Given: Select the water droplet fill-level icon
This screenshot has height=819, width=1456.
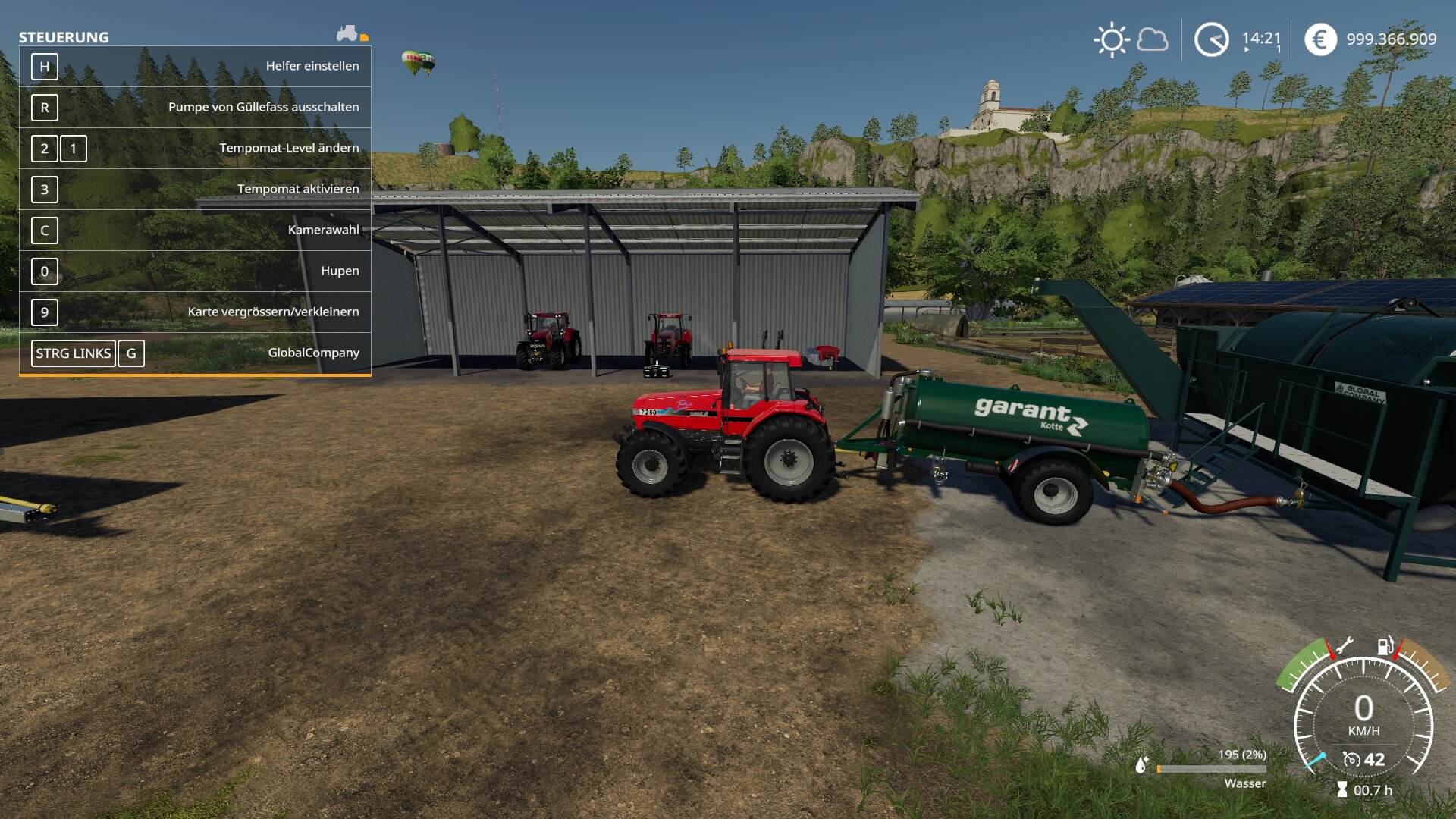Looking at the screenshot, I should point(1141,765).
